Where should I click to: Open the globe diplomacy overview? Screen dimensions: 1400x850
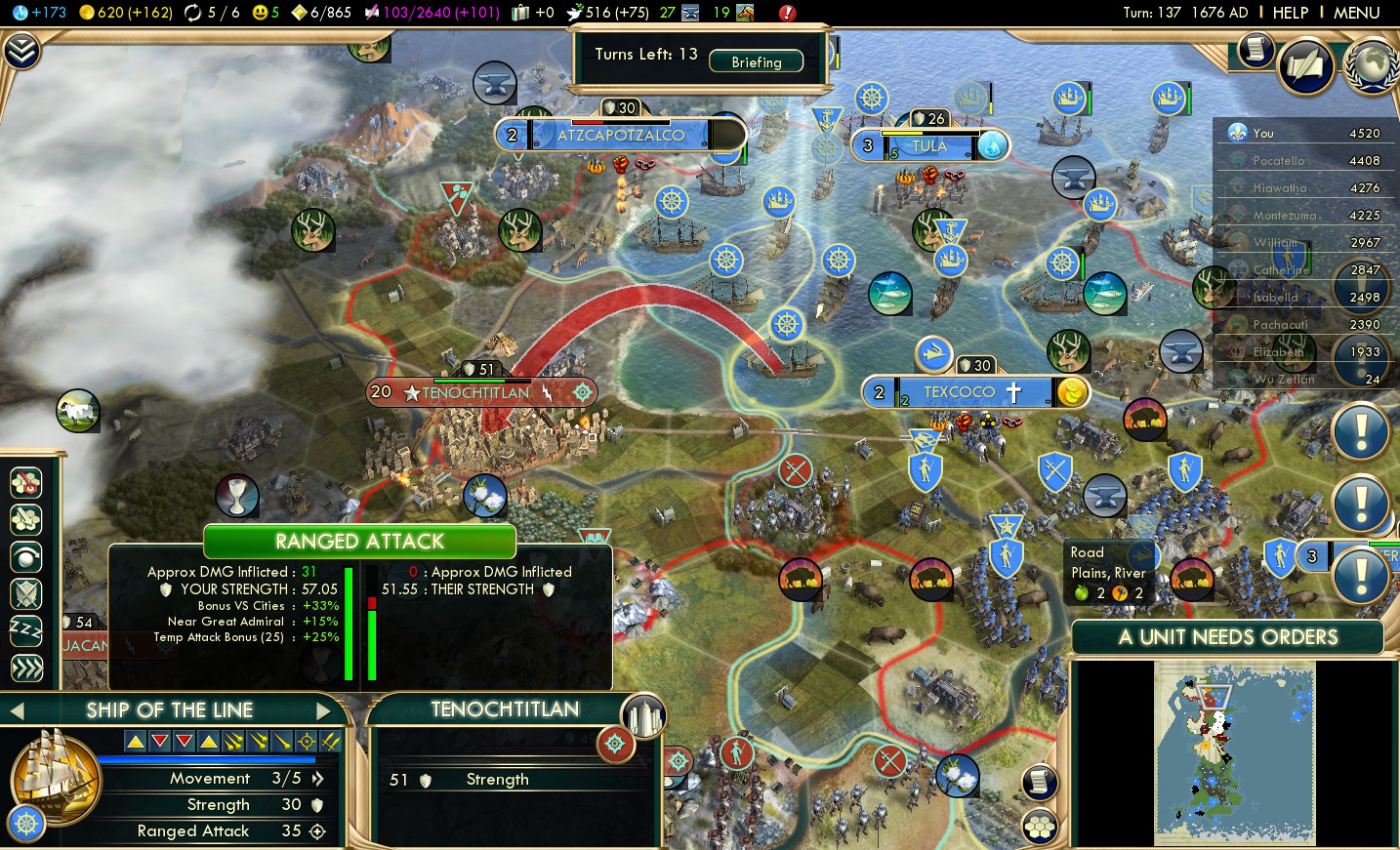point(1372,65)
